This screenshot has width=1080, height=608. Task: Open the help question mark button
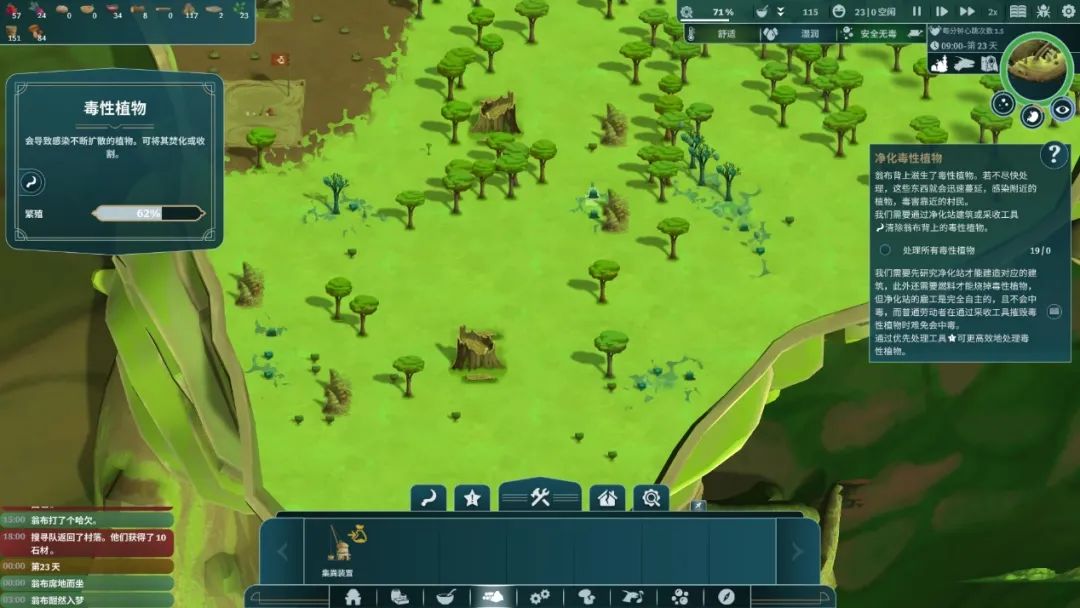1053,155
